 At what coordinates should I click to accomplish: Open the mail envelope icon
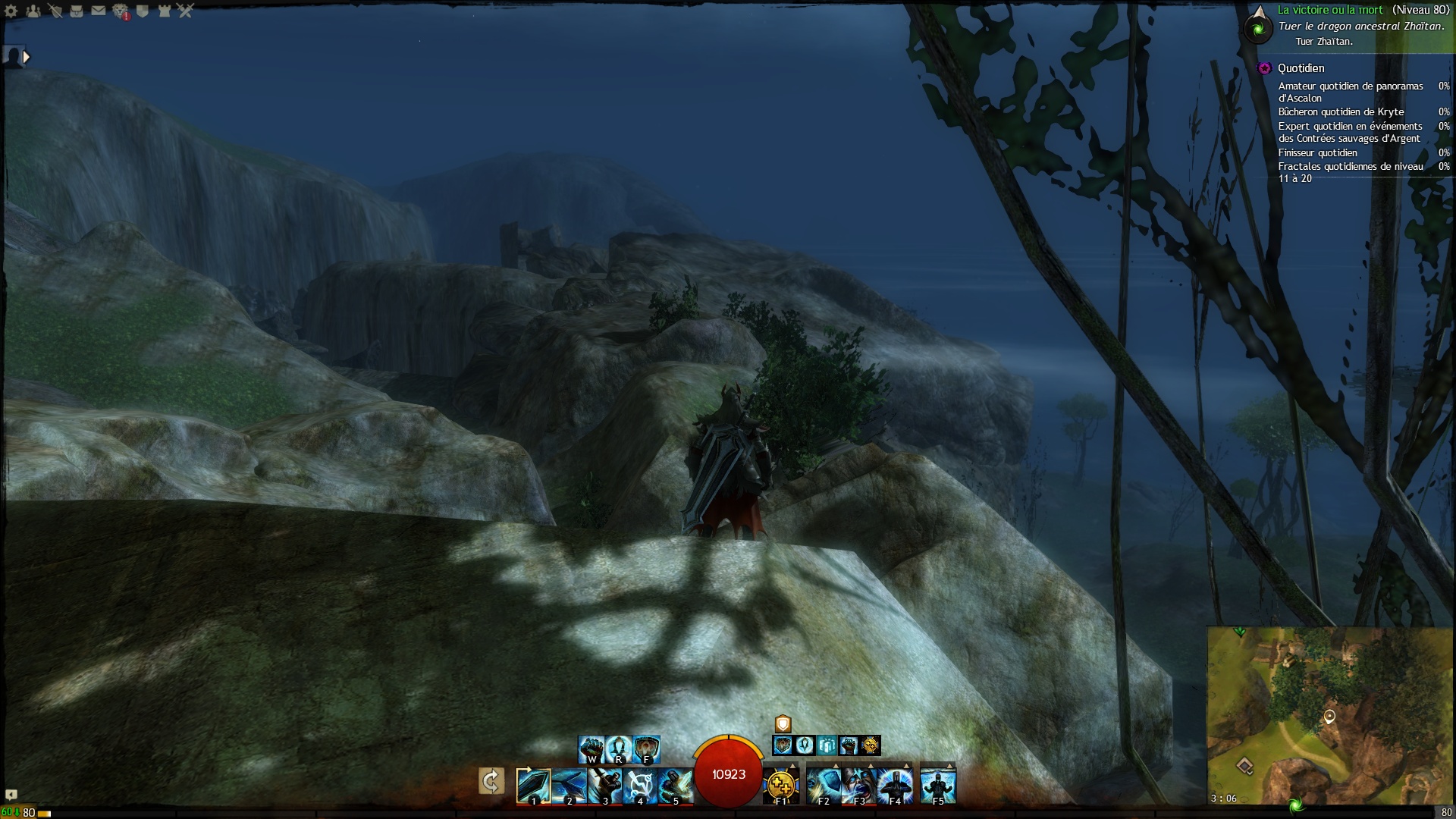99,11
